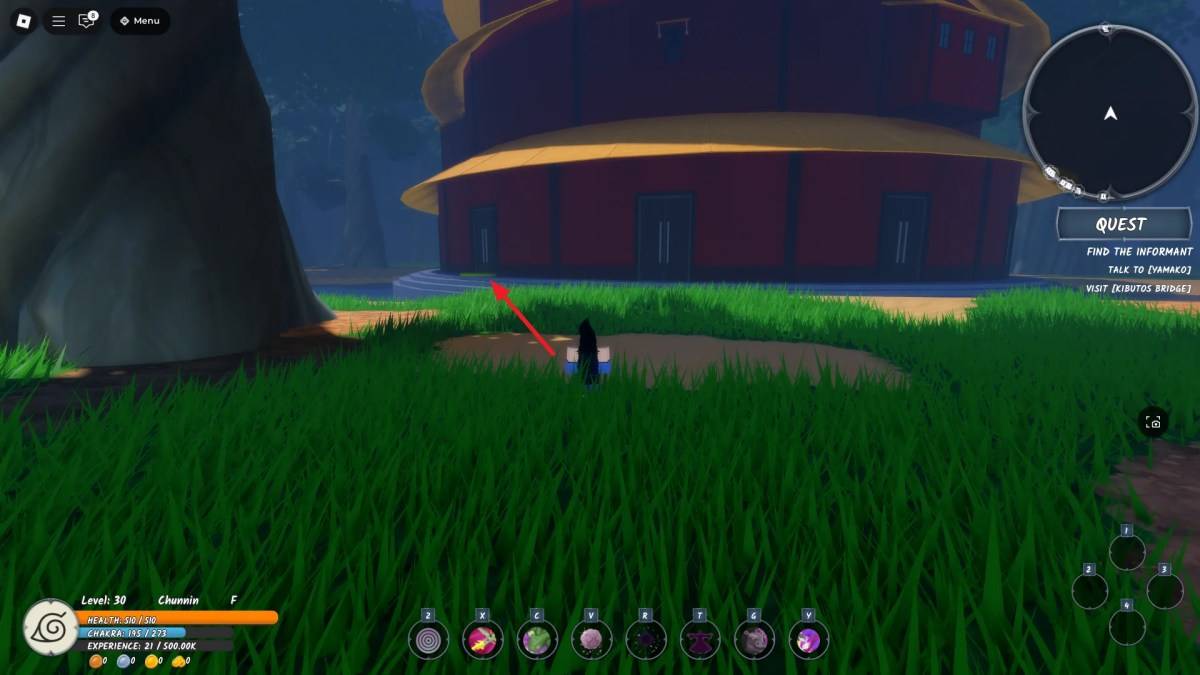This screenshot has width=1200, height=675.
Task: Activate the concentric rings ability
Action: [428, 640]
